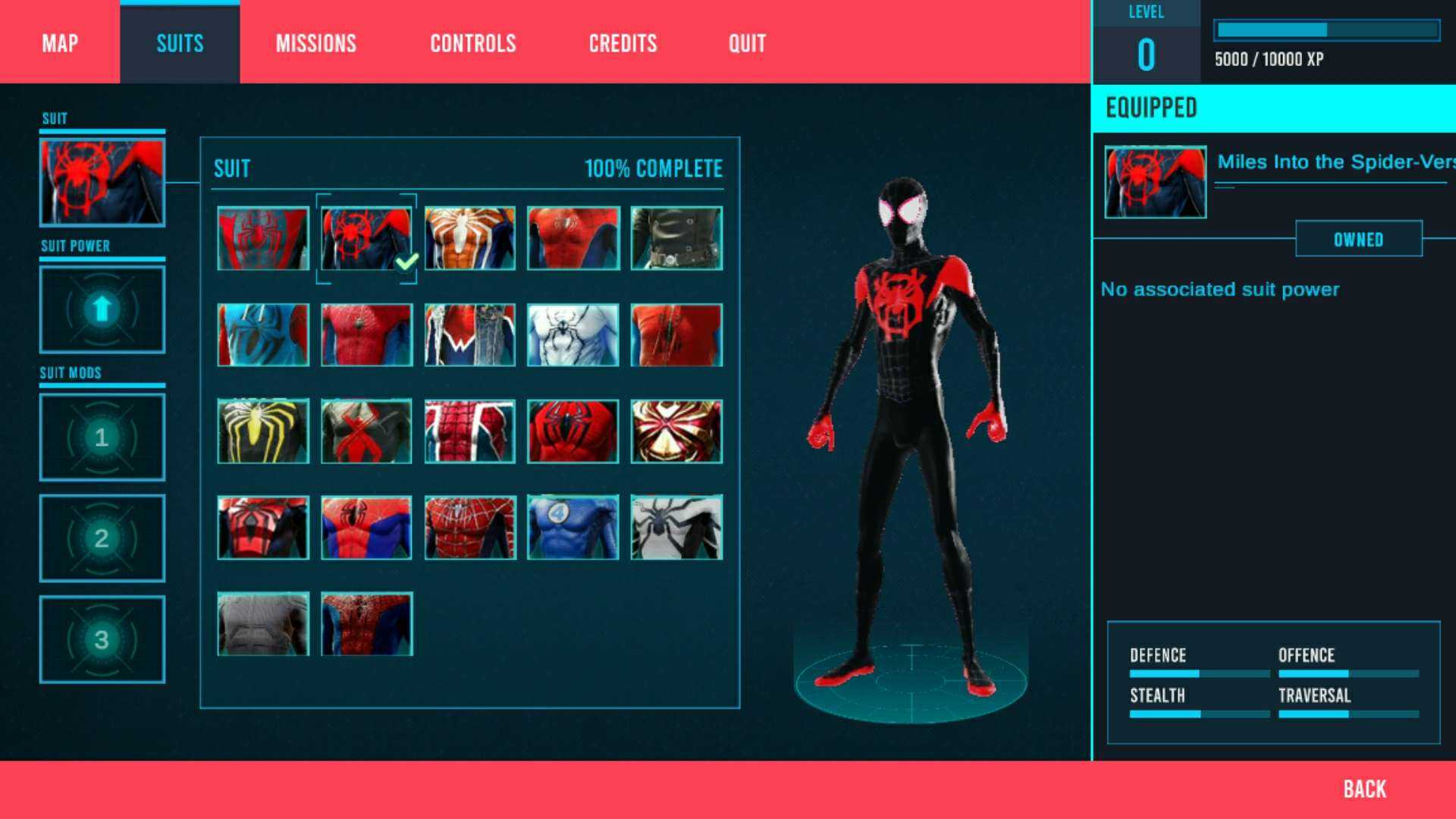The height and width of the screenshot is (819, 1456).
Task: Show the Credits tab
Action: 623,43
